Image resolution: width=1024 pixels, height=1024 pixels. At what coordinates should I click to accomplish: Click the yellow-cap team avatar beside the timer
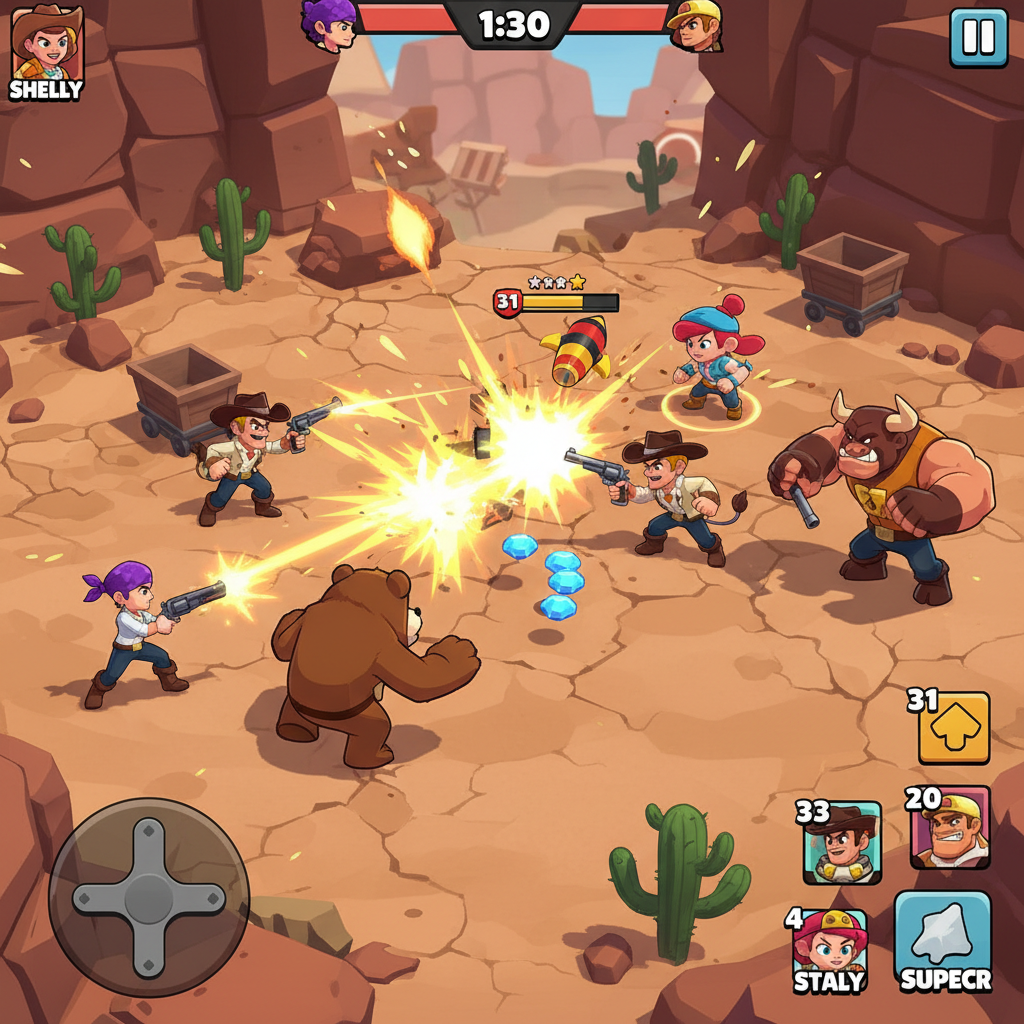tap(695, 25)
